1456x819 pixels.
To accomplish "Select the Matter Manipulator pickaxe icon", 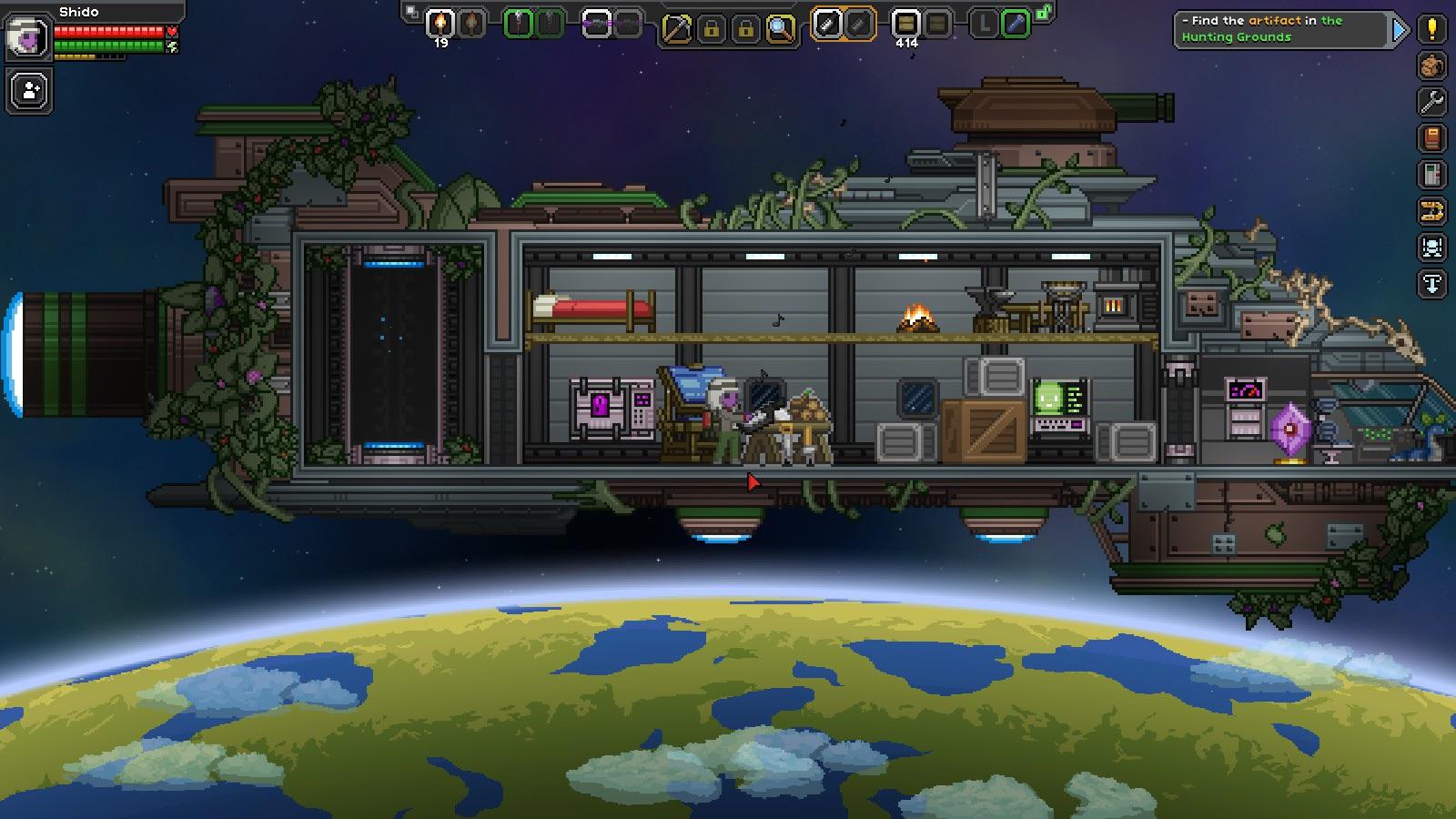I will 679,26.
